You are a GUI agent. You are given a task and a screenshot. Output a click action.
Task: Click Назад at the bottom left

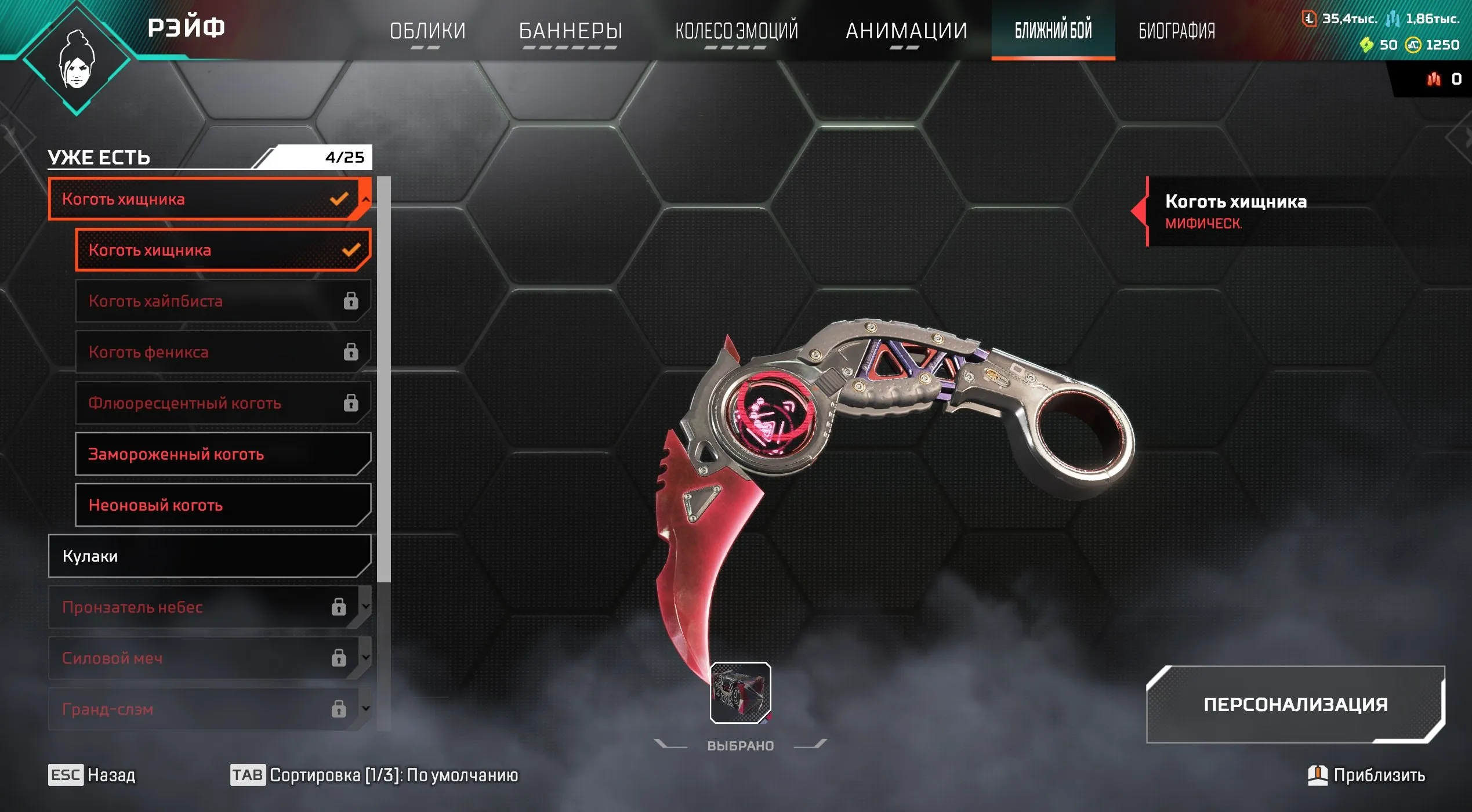click(x=110, y=775)
